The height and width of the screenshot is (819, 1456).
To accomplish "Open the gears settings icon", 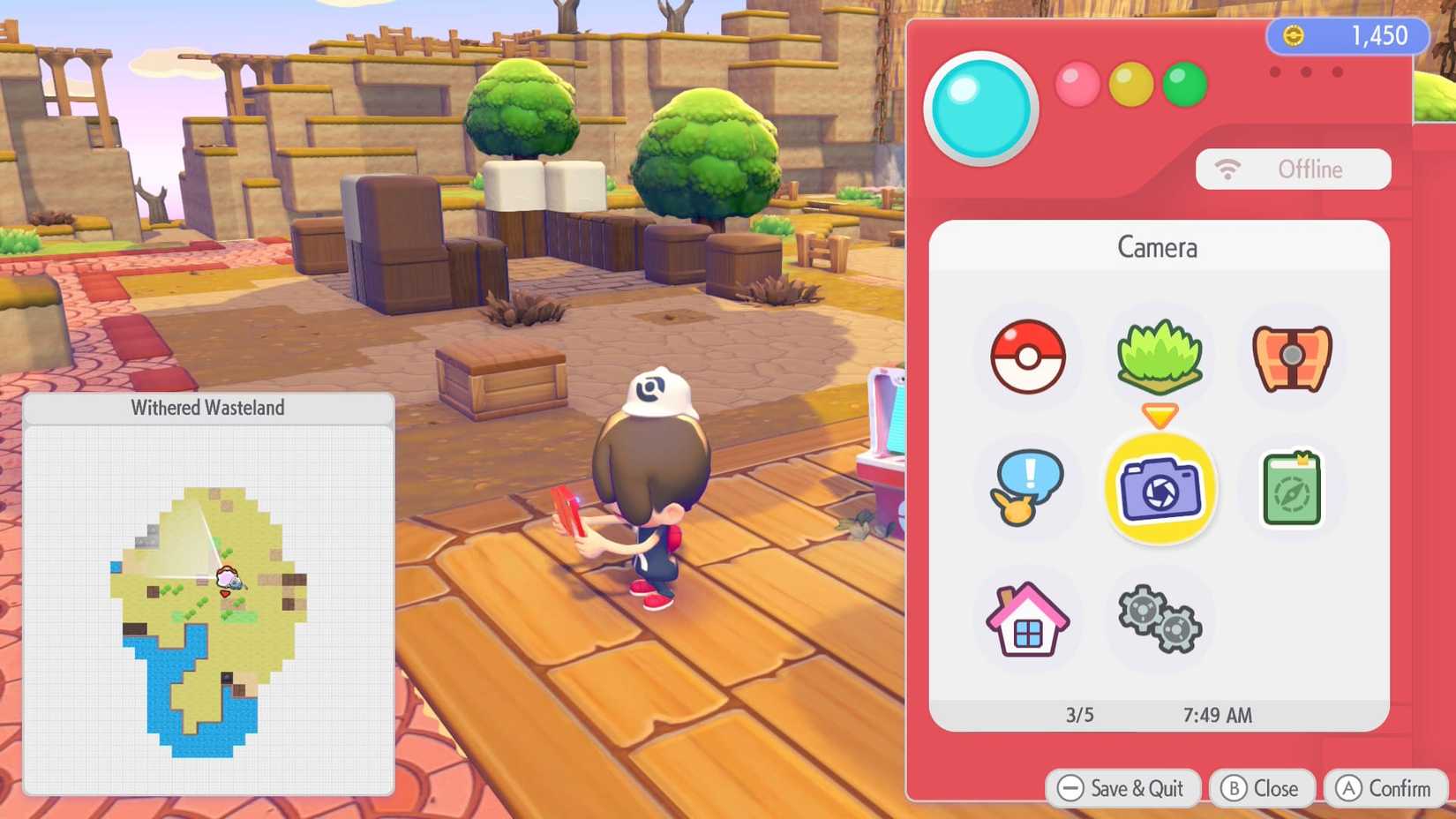I will [x=1160, y=619].
